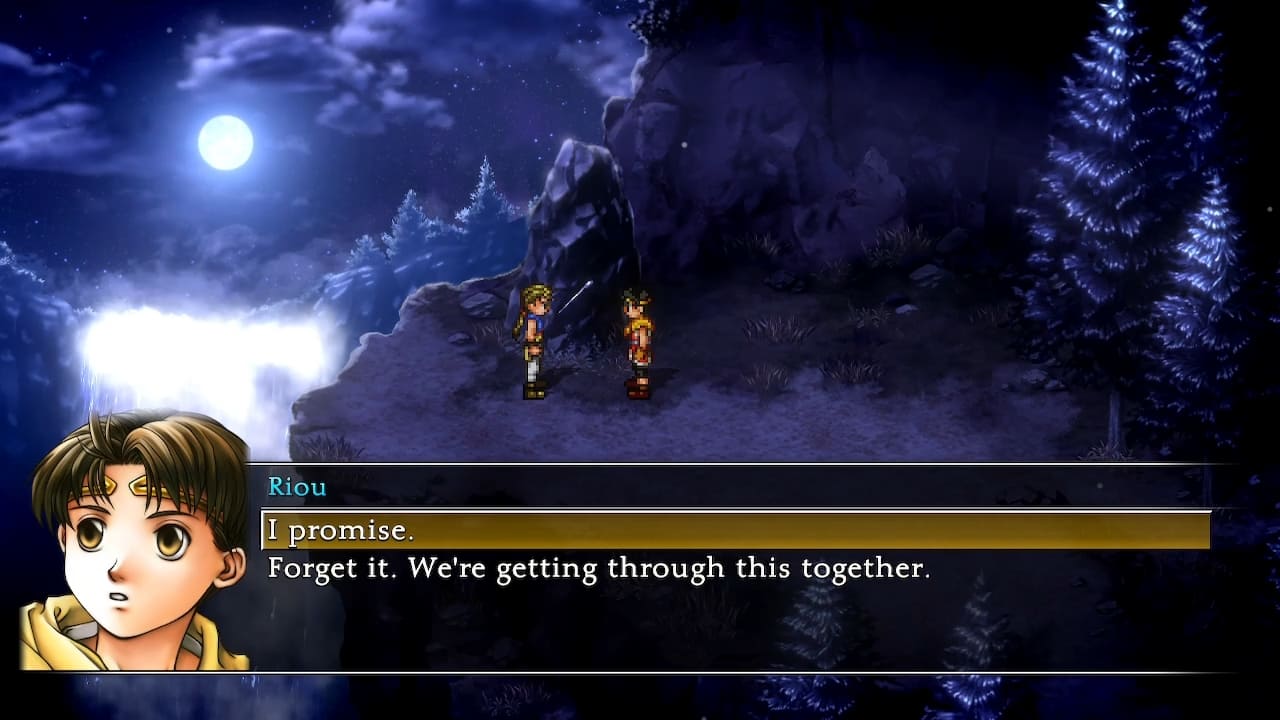Choose the "I promise." reply
This screenshot has width=1280, height=720.
point(340,531)
